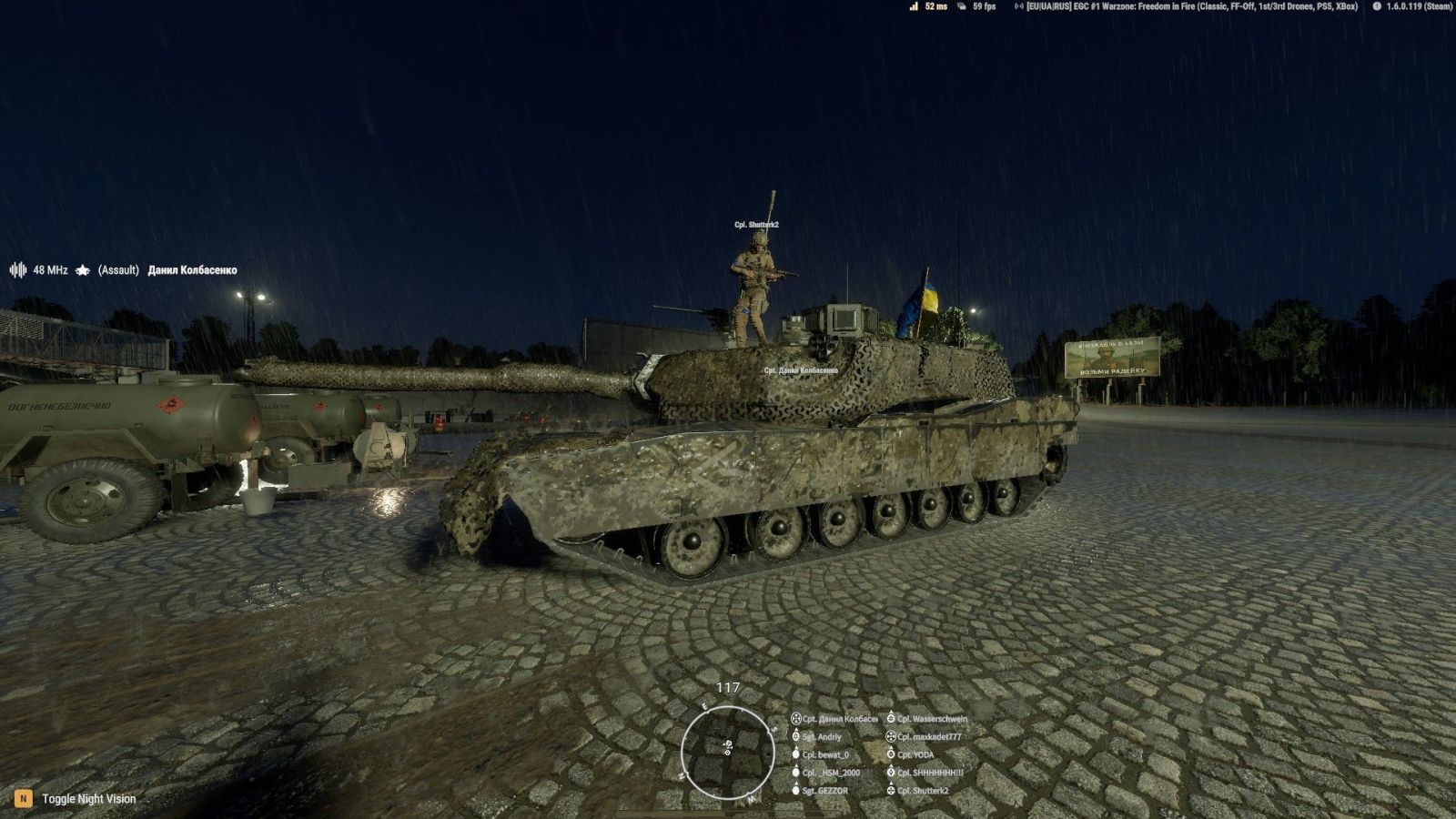Click the 48 MHz radio voice indicator
Viewport: 1456px width, 819px height.
(x=39, y=270)
